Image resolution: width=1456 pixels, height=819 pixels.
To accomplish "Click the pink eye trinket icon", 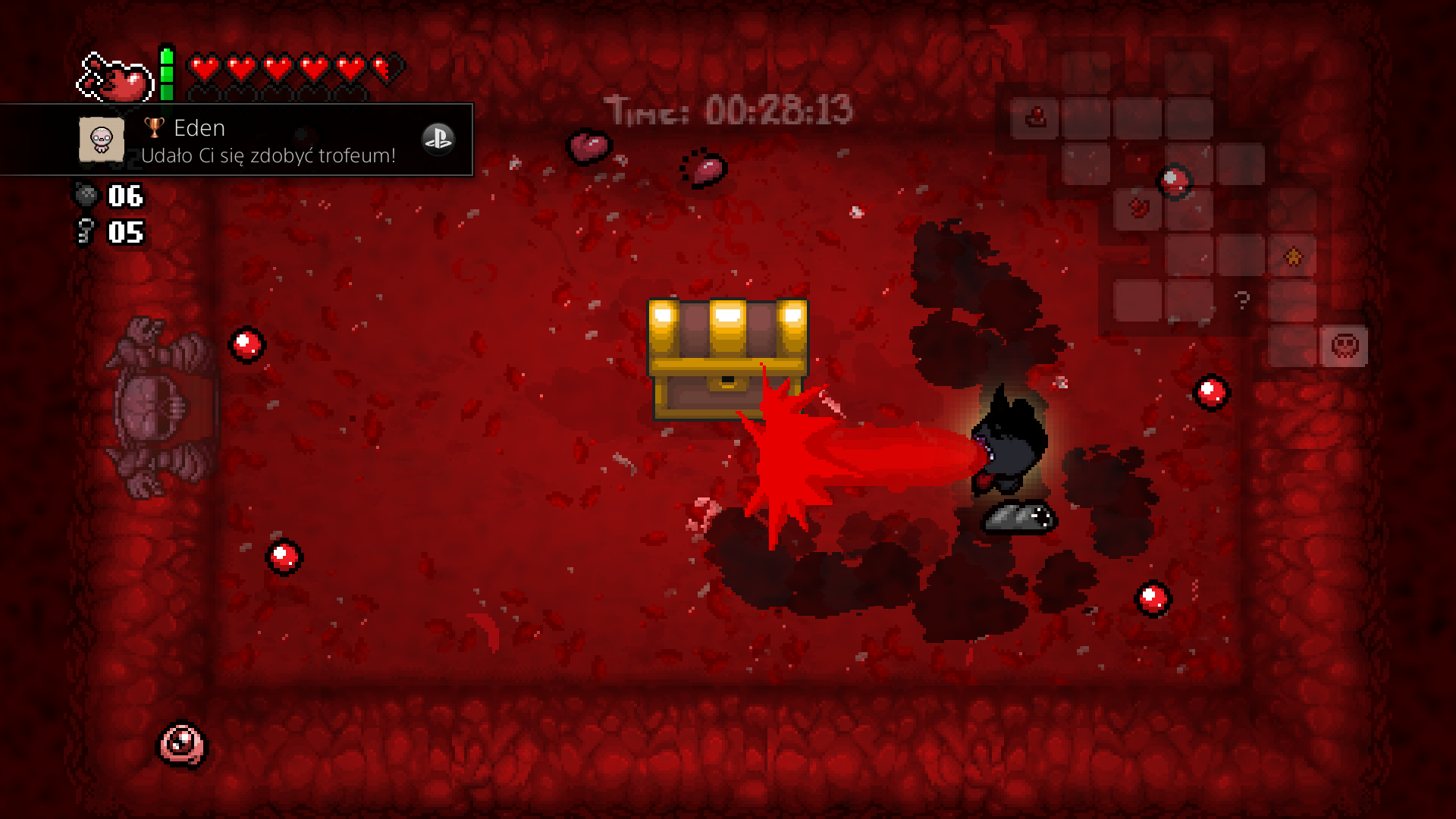I will click(x=181, y=743).
